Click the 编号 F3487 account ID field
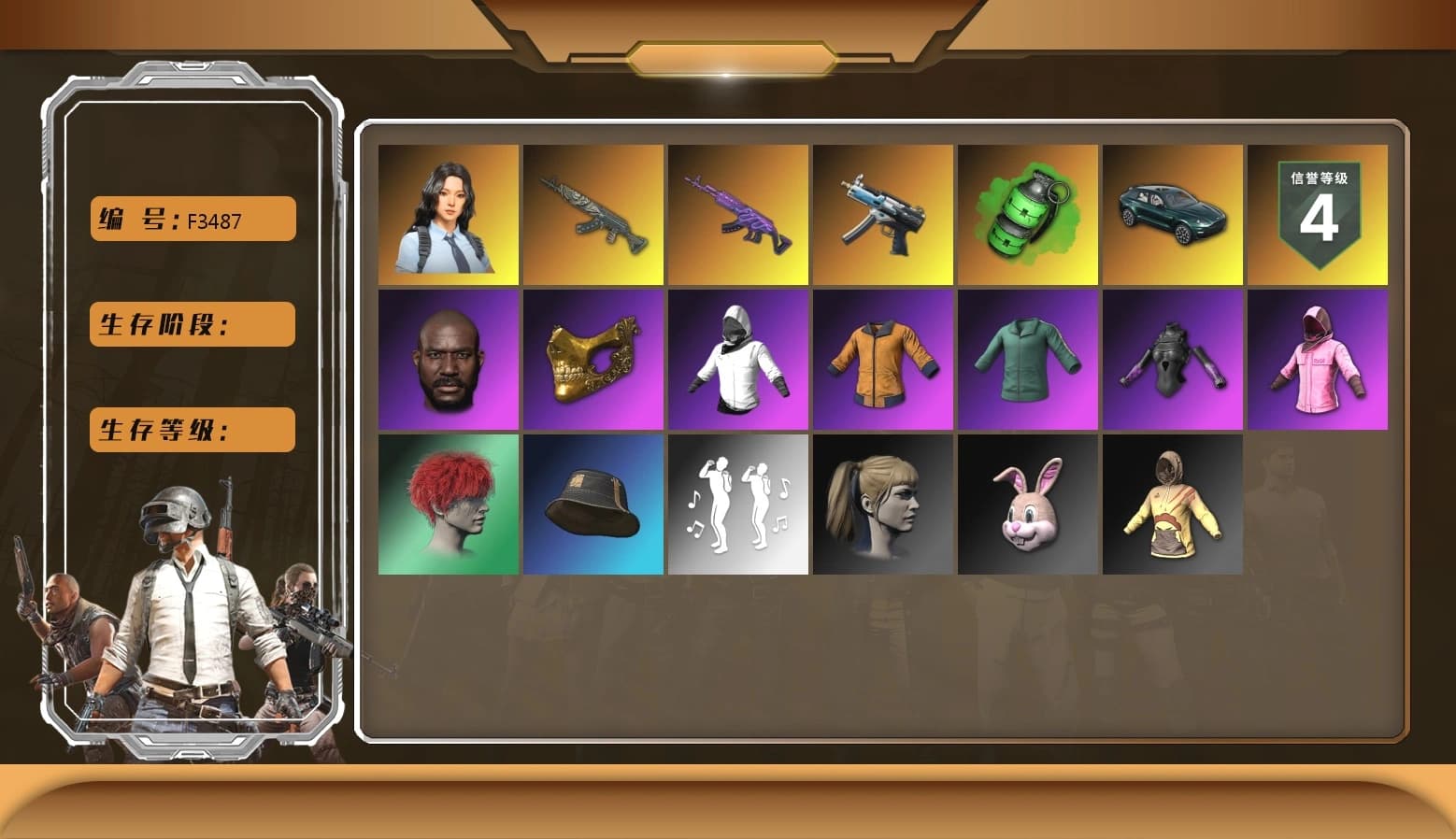1456x839 pixels. 191,219
